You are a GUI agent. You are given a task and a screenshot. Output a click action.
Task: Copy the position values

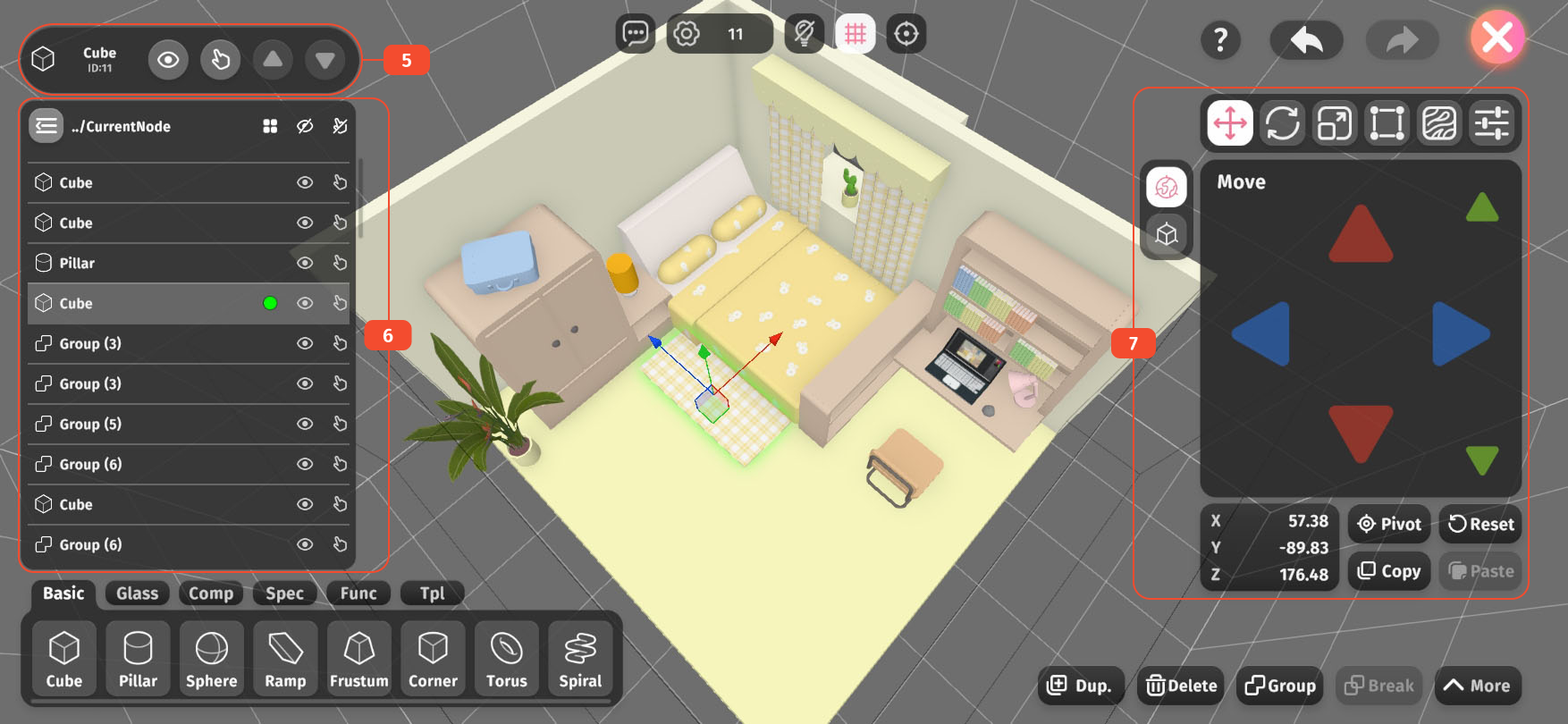pyautogui.click(x=1389, y=571)
